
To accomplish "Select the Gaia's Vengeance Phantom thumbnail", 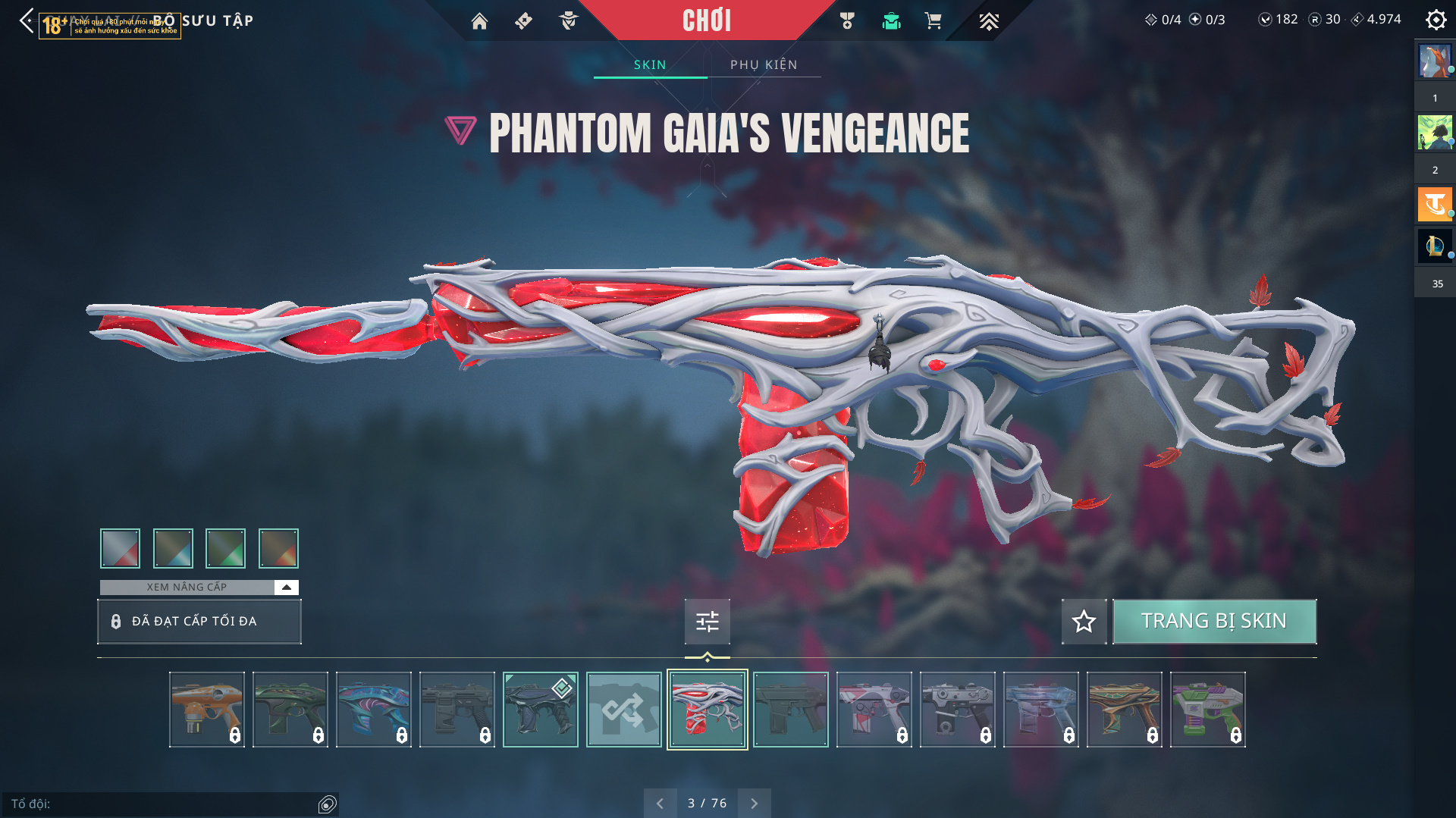I will click(x=707, y=710).
